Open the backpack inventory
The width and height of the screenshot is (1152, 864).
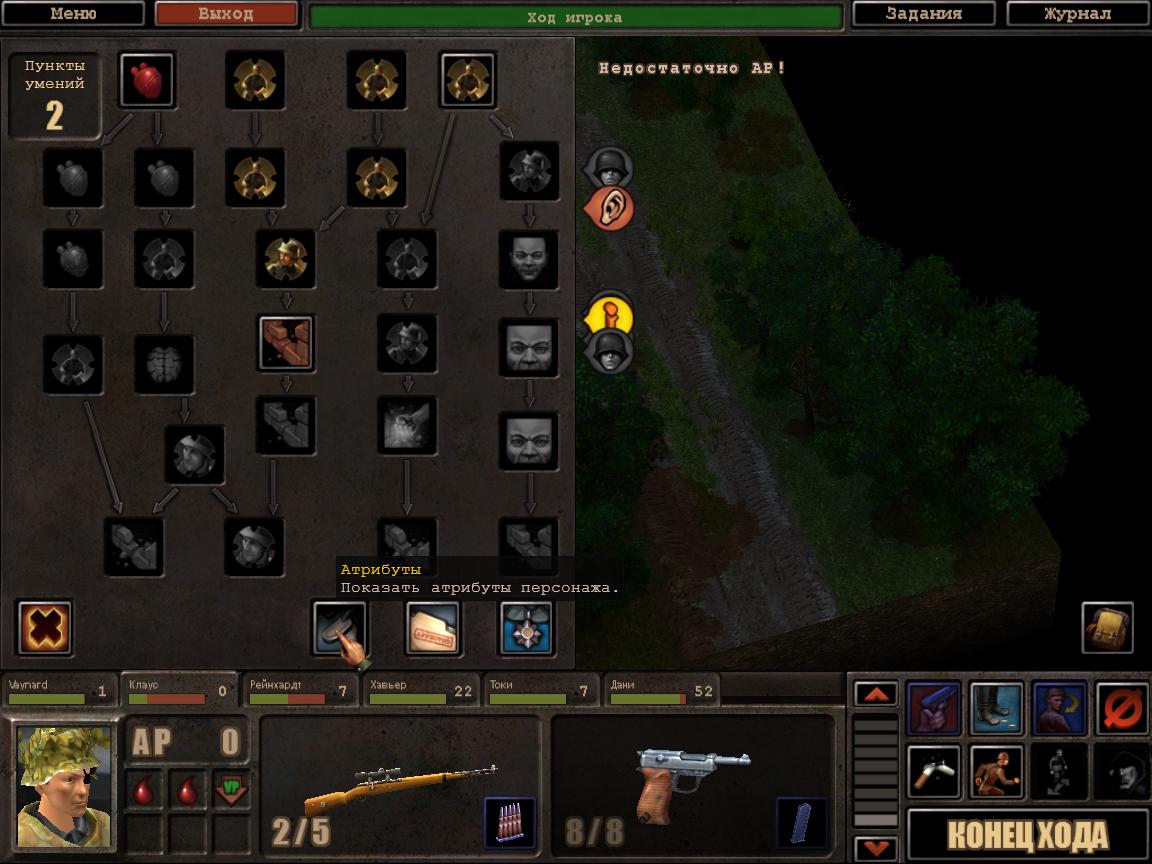pyautogui.click(x=1107, y=628)
